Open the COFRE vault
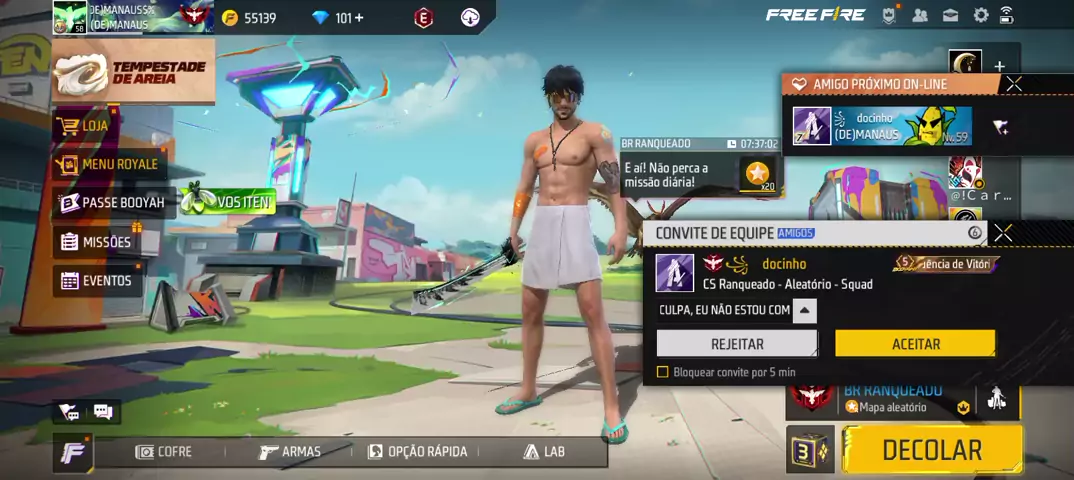 (x=164, y=452)
